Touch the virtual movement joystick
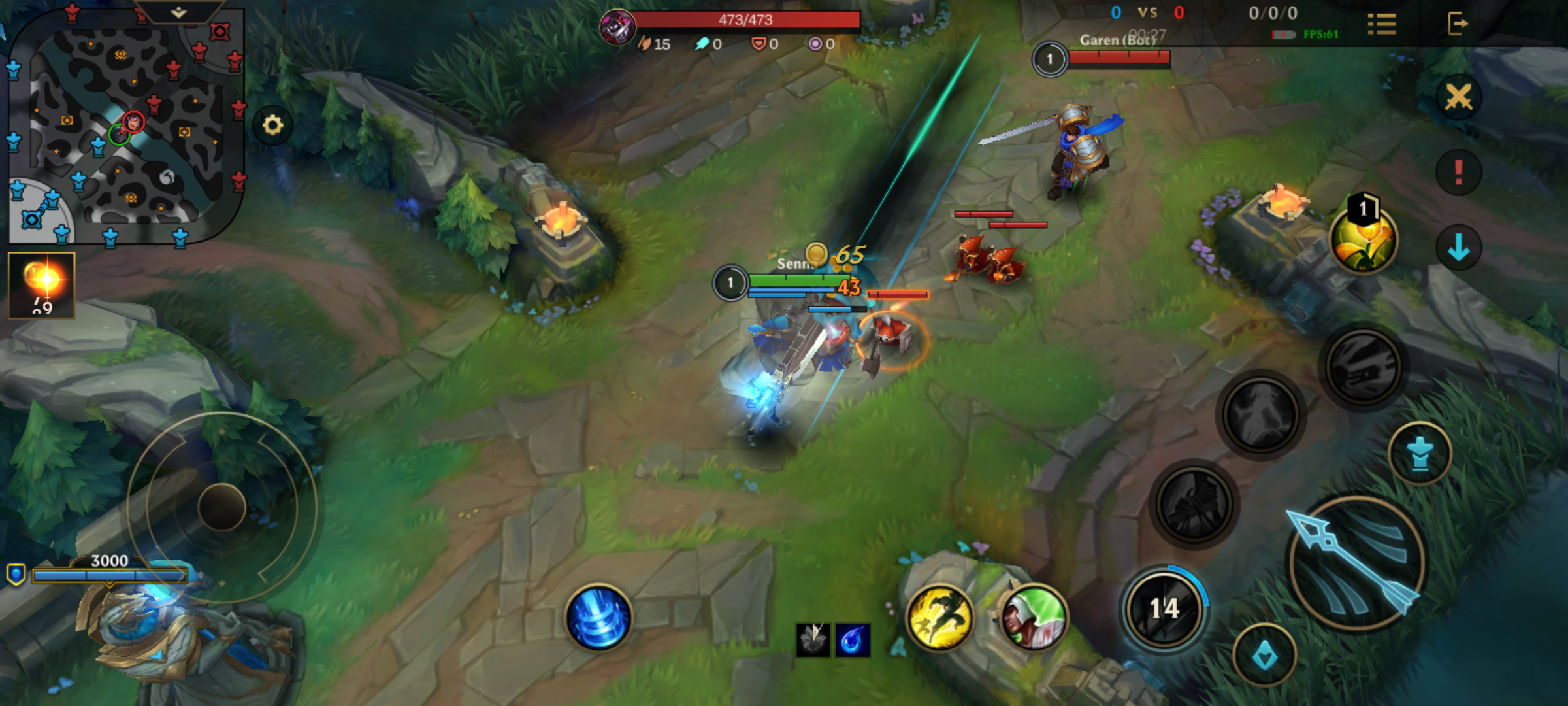 222,507
